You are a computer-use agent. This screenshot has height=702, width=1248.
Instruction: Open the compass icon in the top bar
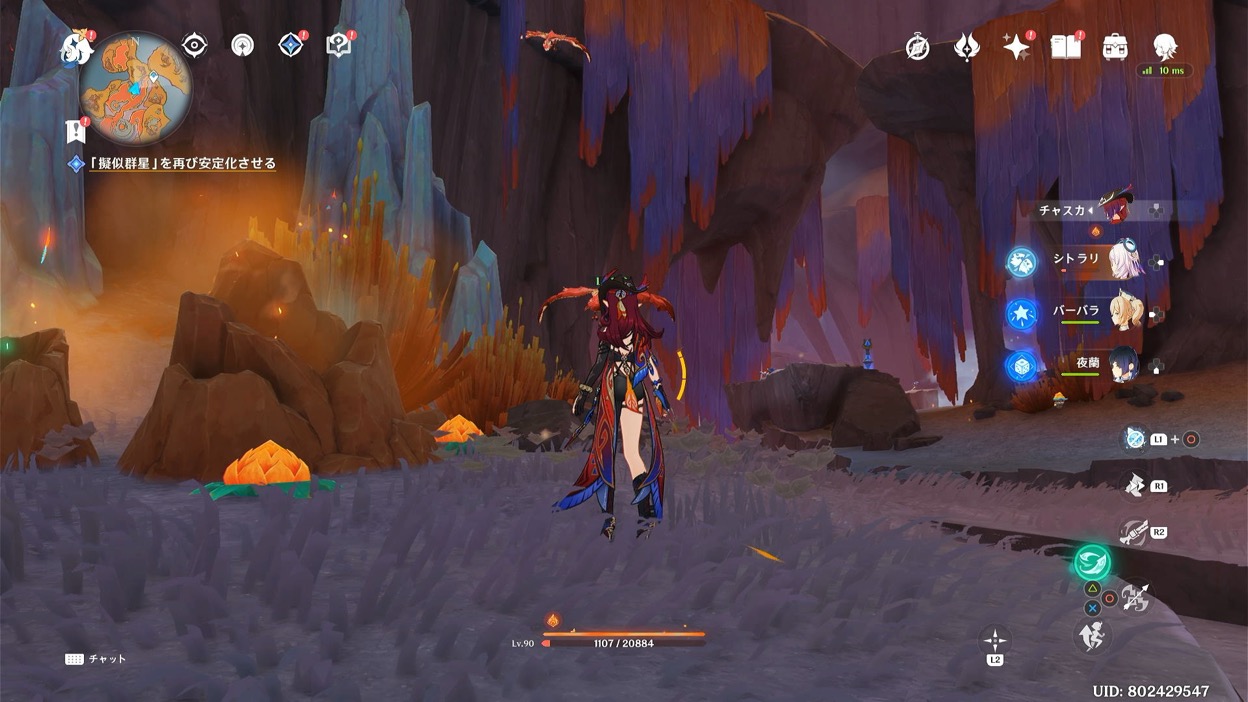tap(917, 47)
